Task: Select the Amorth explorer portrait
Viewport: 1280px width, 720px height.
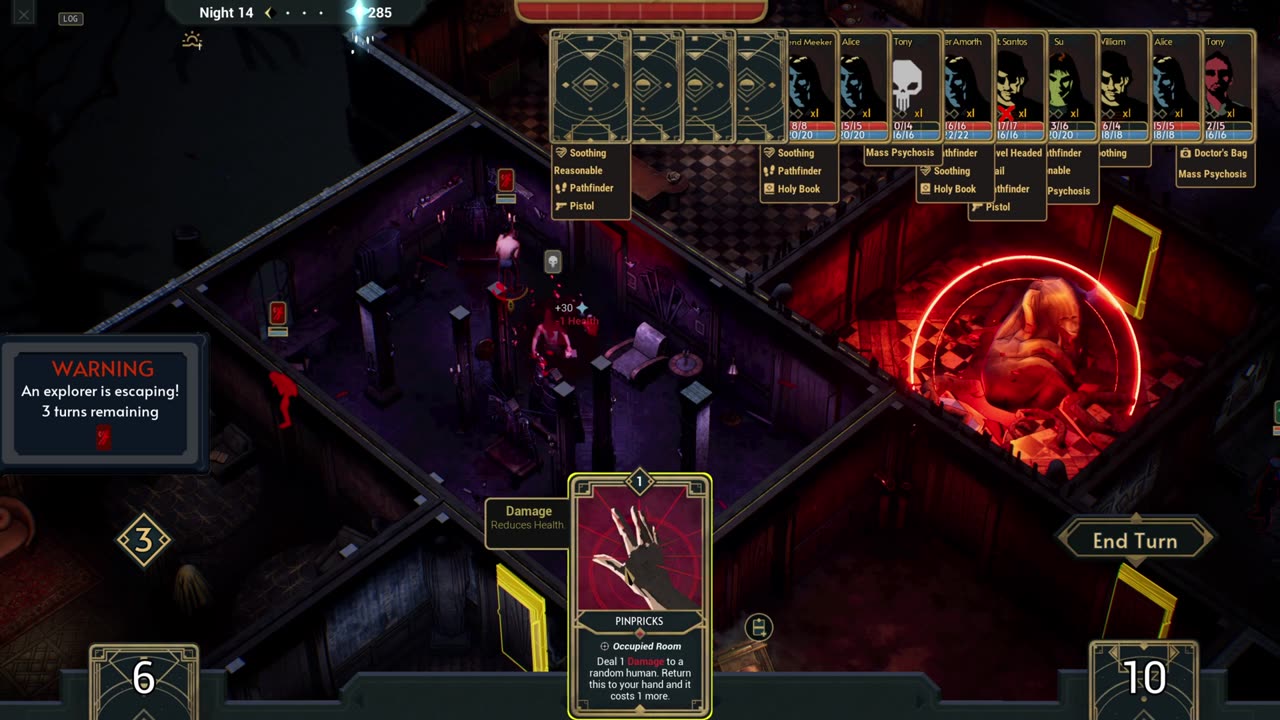Action: pos(967,87)
